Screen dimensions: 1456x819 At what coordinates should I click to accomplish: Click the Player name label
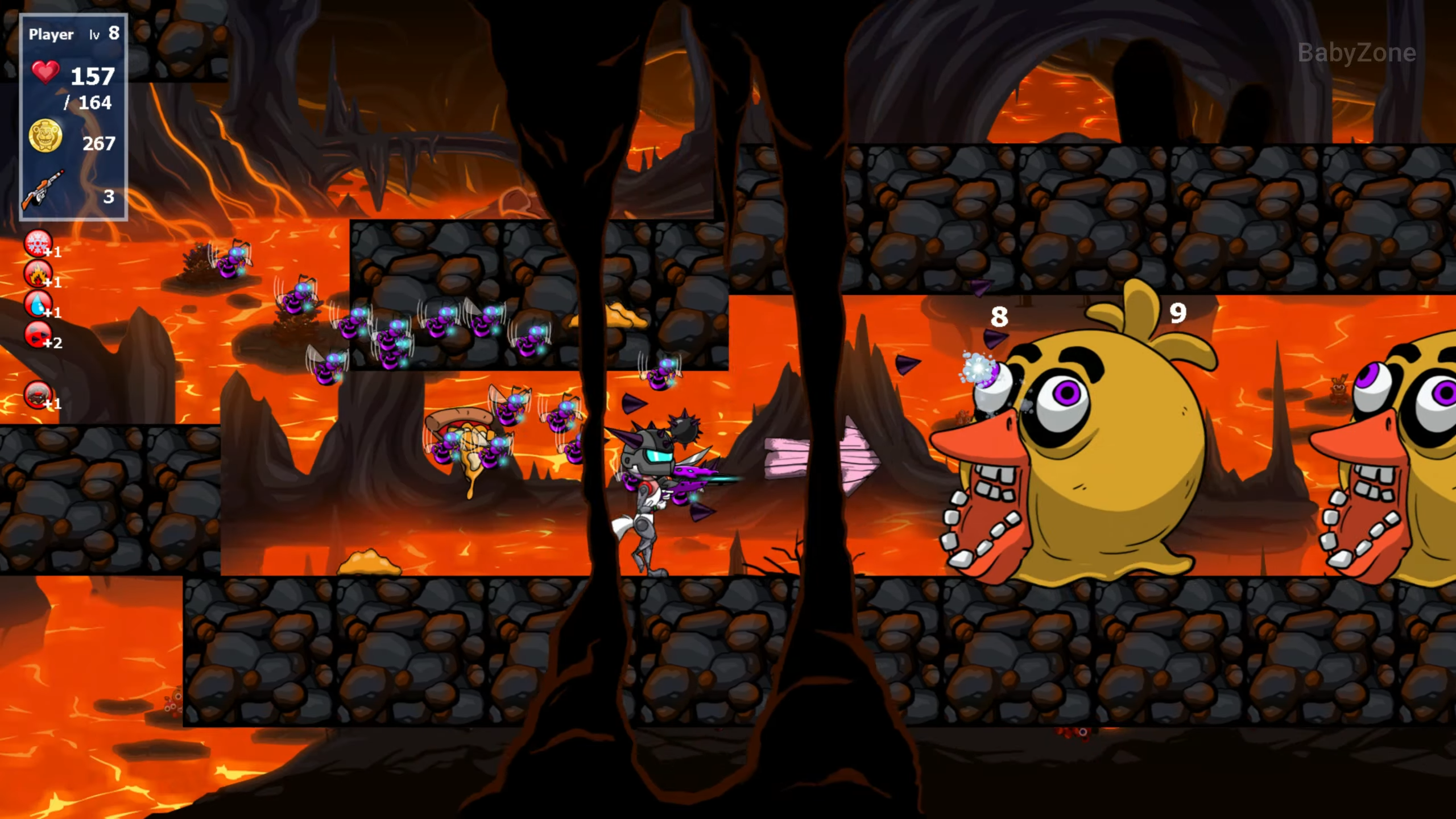coord(51,34)
